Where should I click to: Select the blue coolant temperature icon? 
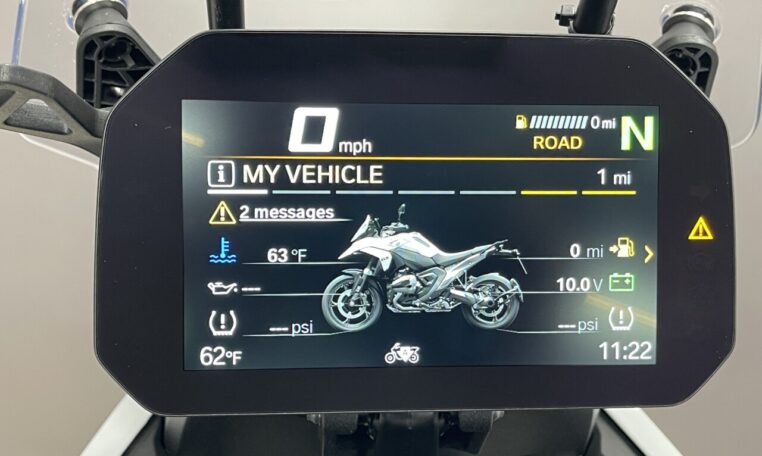tap(221, 250)
